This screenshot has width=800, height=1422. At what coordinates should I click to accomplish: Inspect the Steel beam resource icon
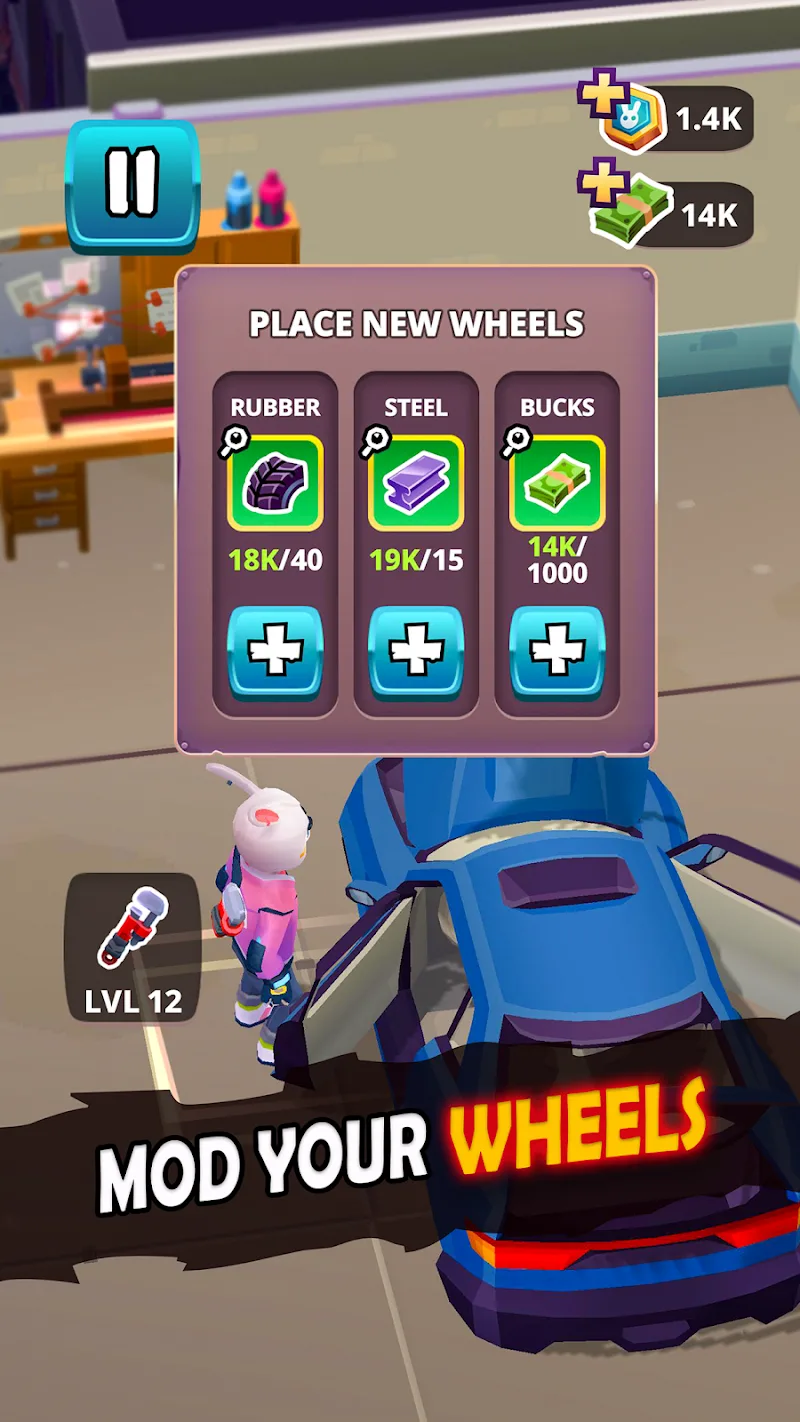click(x=416, y=483)
